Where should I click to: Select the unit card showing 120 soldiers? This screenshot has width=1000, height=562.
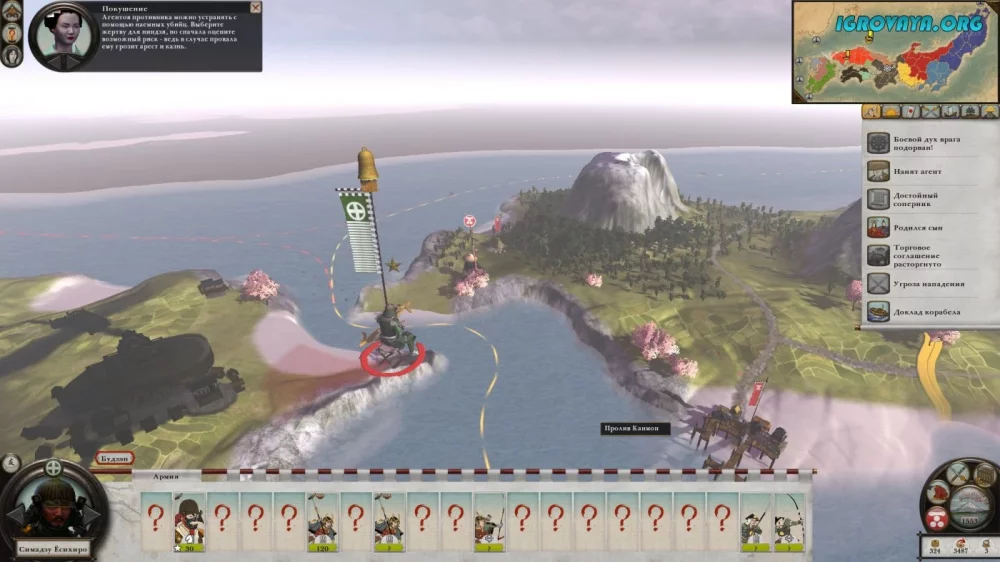coord(322,521)
